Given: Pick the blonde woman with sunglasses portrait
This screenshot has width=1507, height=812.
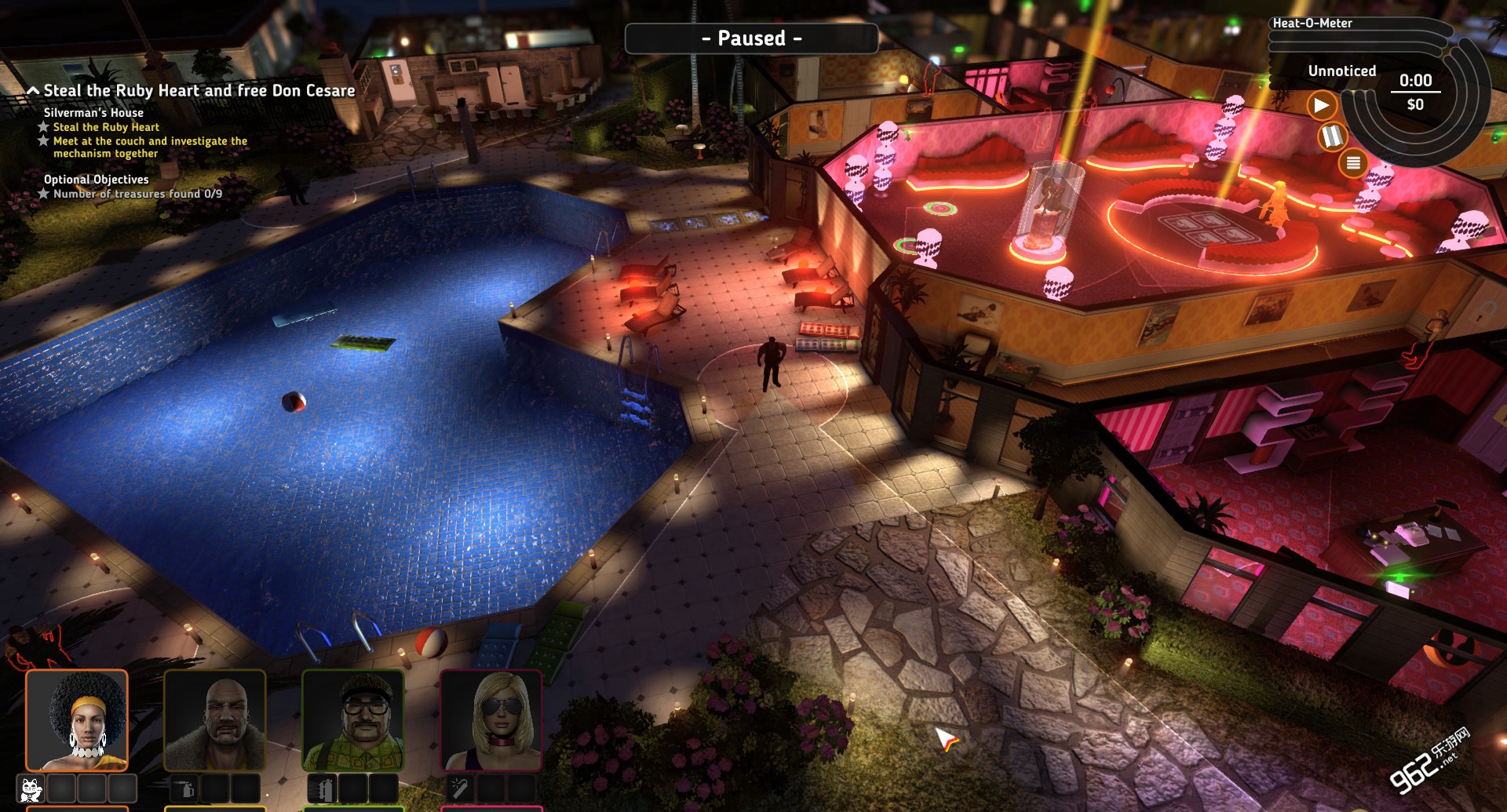Looking at the screenshot, I should [x=491, y=720].
